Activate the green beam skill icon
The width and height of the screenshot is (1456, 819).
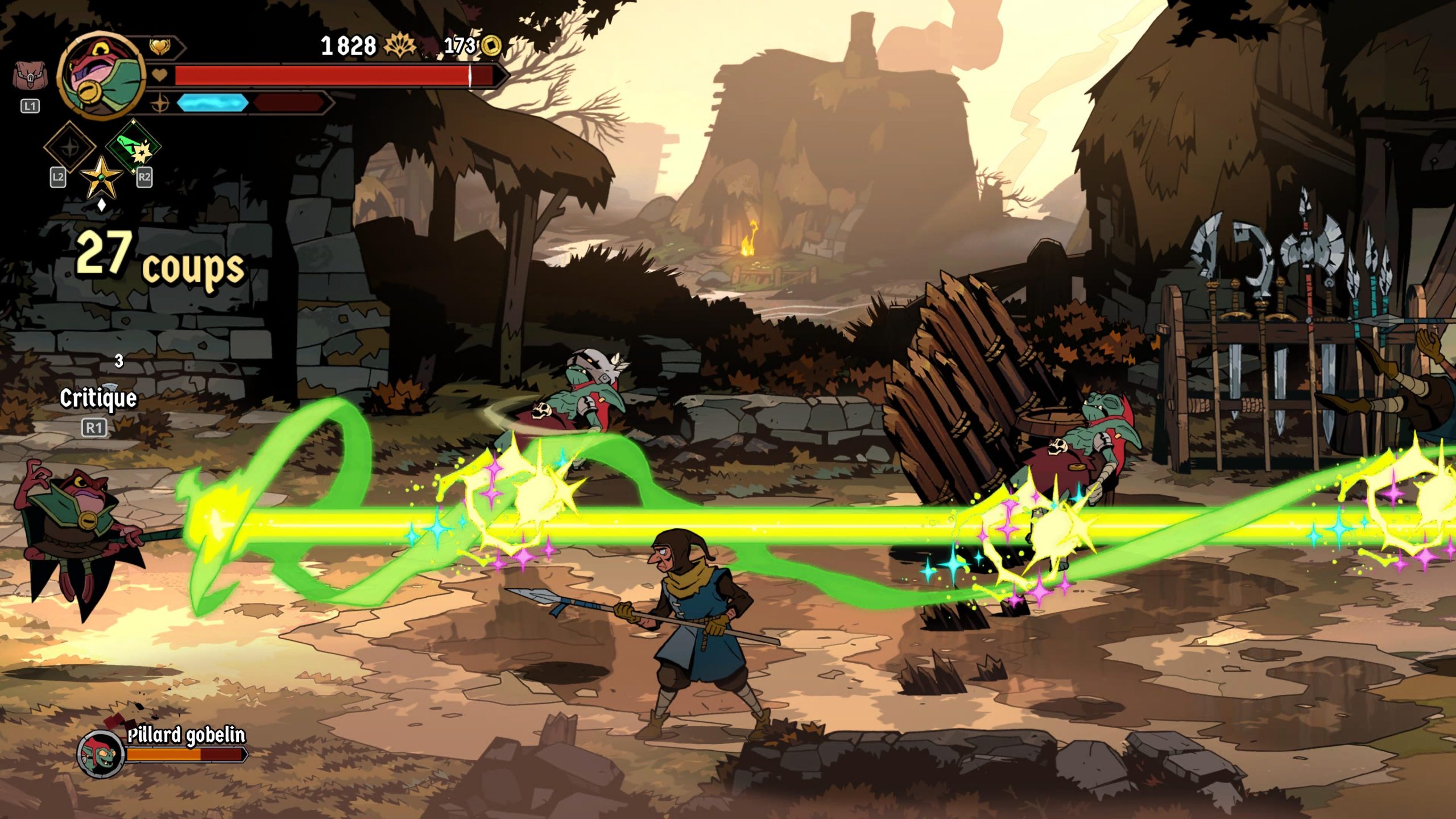point(135,146)
